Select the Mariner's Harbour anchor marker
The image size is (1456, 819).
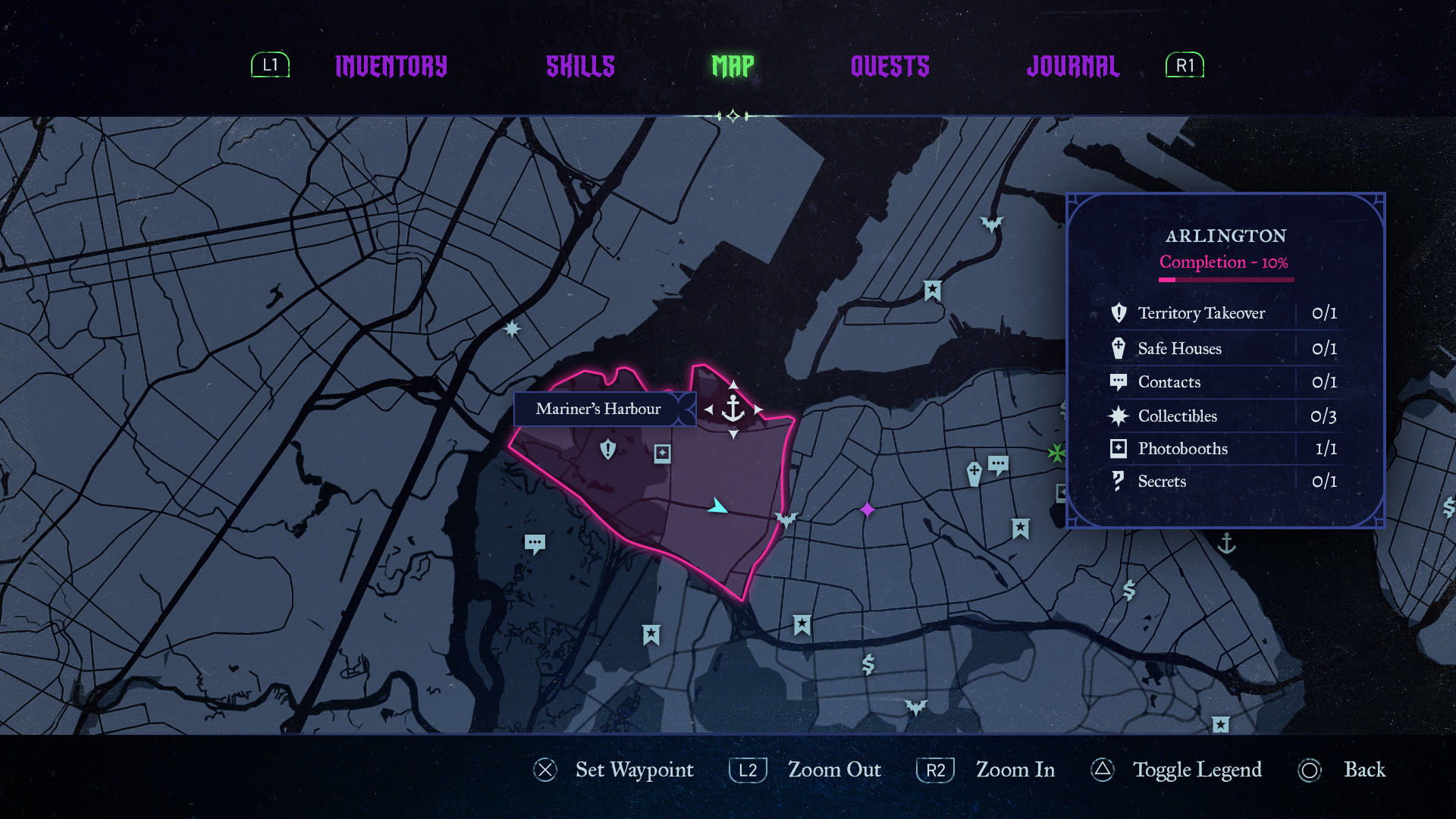(x=733, y=409)
